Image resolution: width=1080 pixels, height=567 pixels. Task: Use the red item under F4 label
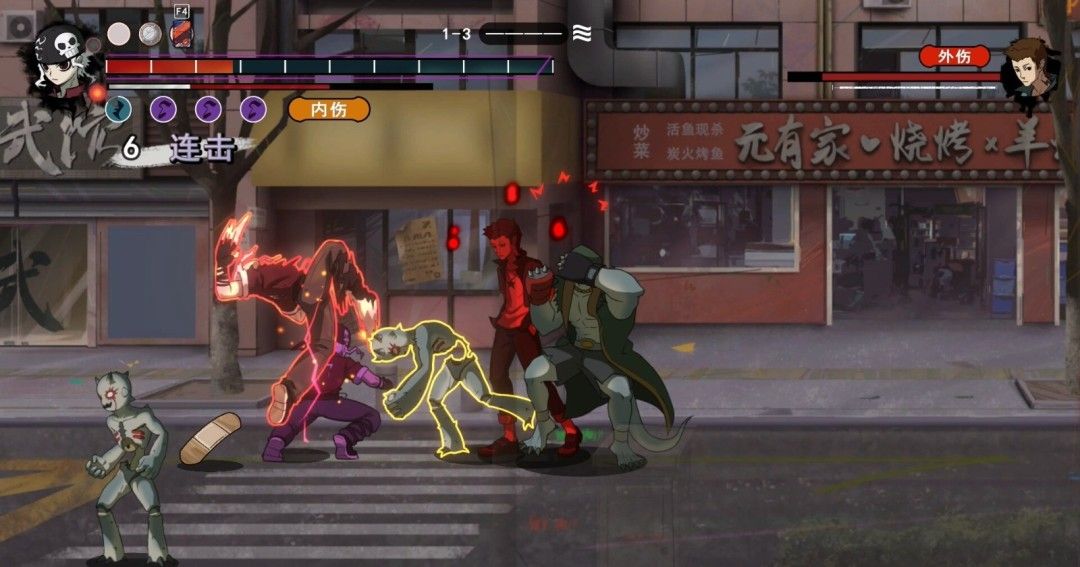(x=181, y=35)
